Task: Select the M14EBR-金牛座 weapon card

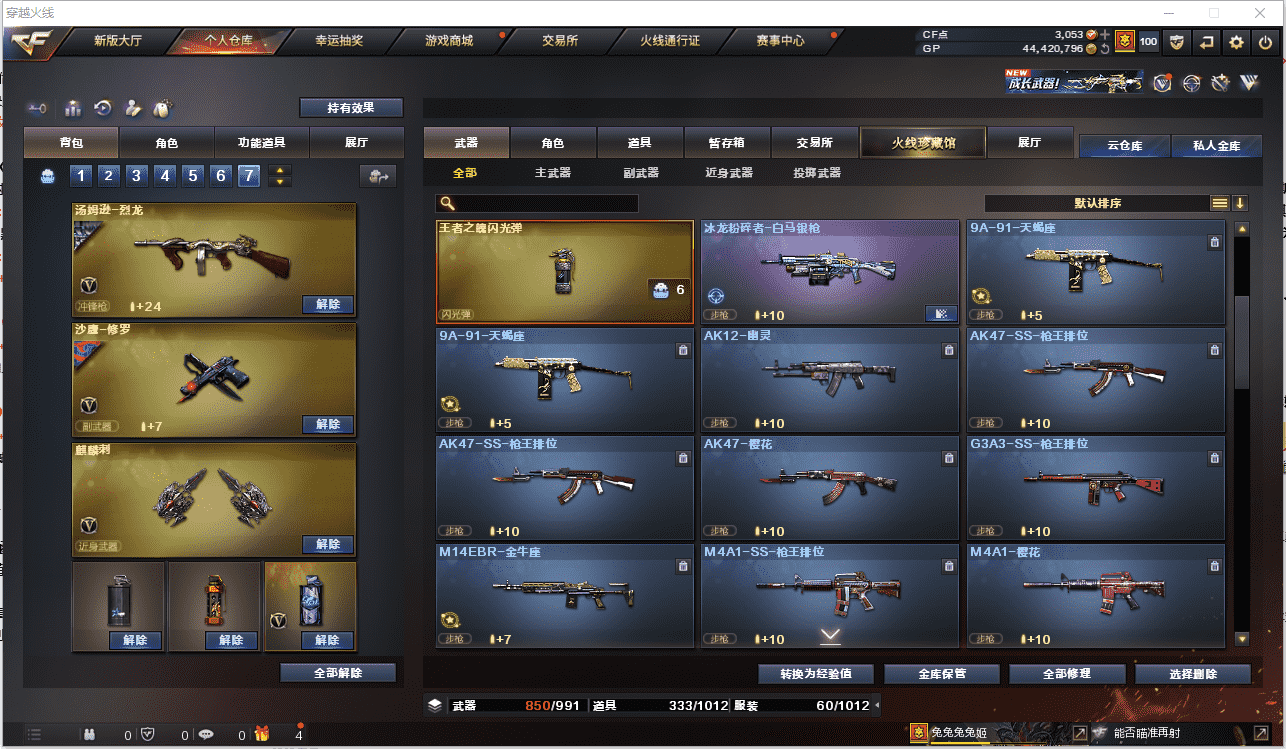Action: (x=565, y=596)
